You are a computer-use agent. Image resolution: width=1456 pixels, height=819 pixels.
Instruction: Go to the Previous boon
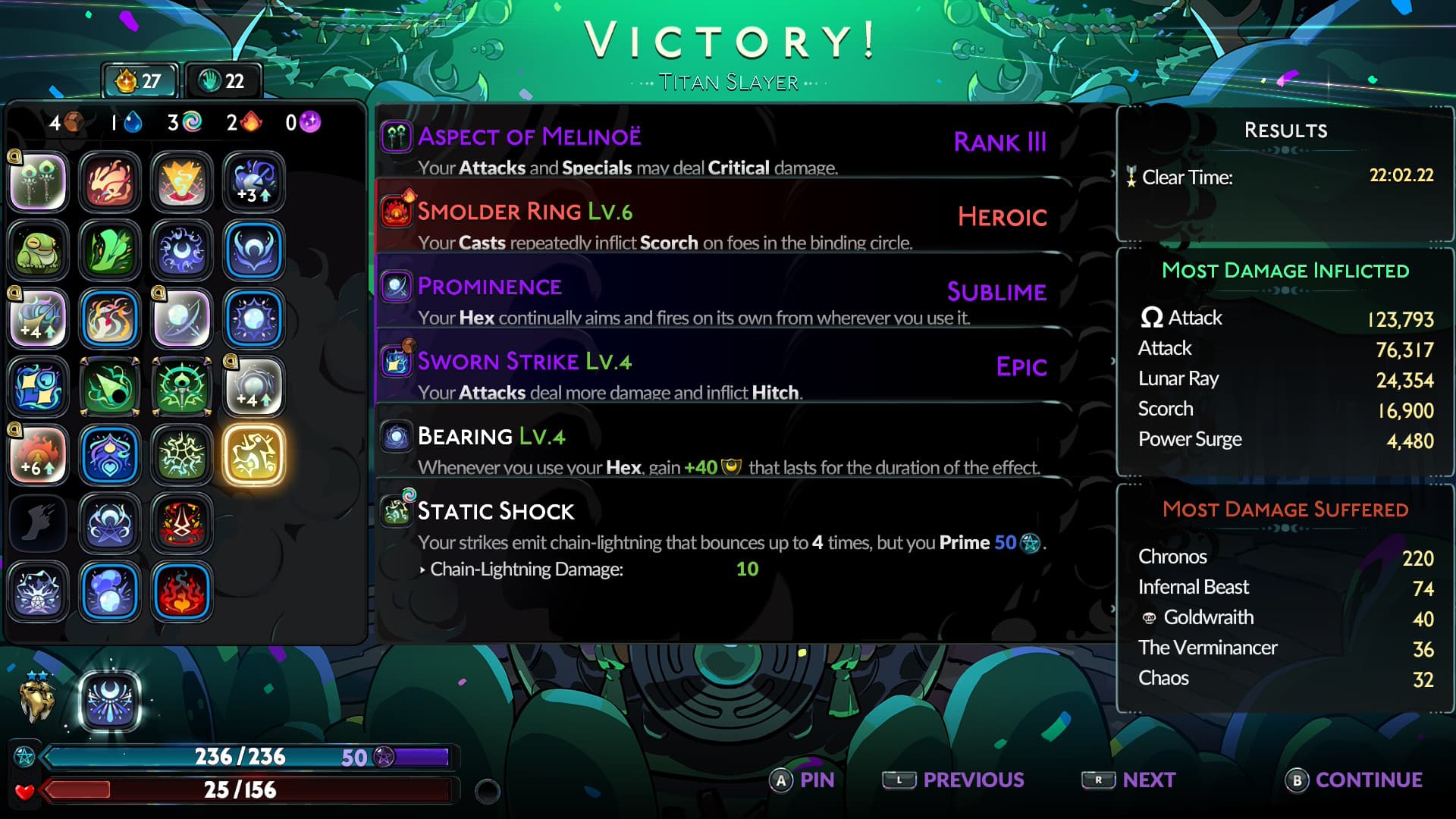click(954, 780)
